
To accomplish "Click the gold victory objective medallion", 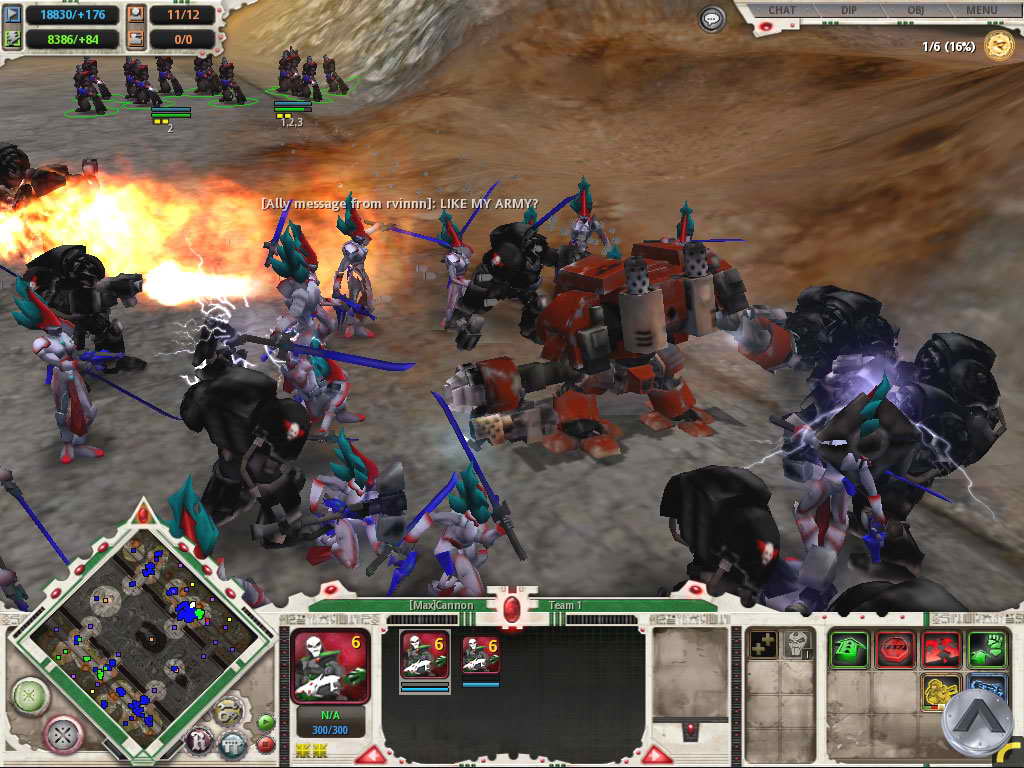I will [x=998, y=45].
